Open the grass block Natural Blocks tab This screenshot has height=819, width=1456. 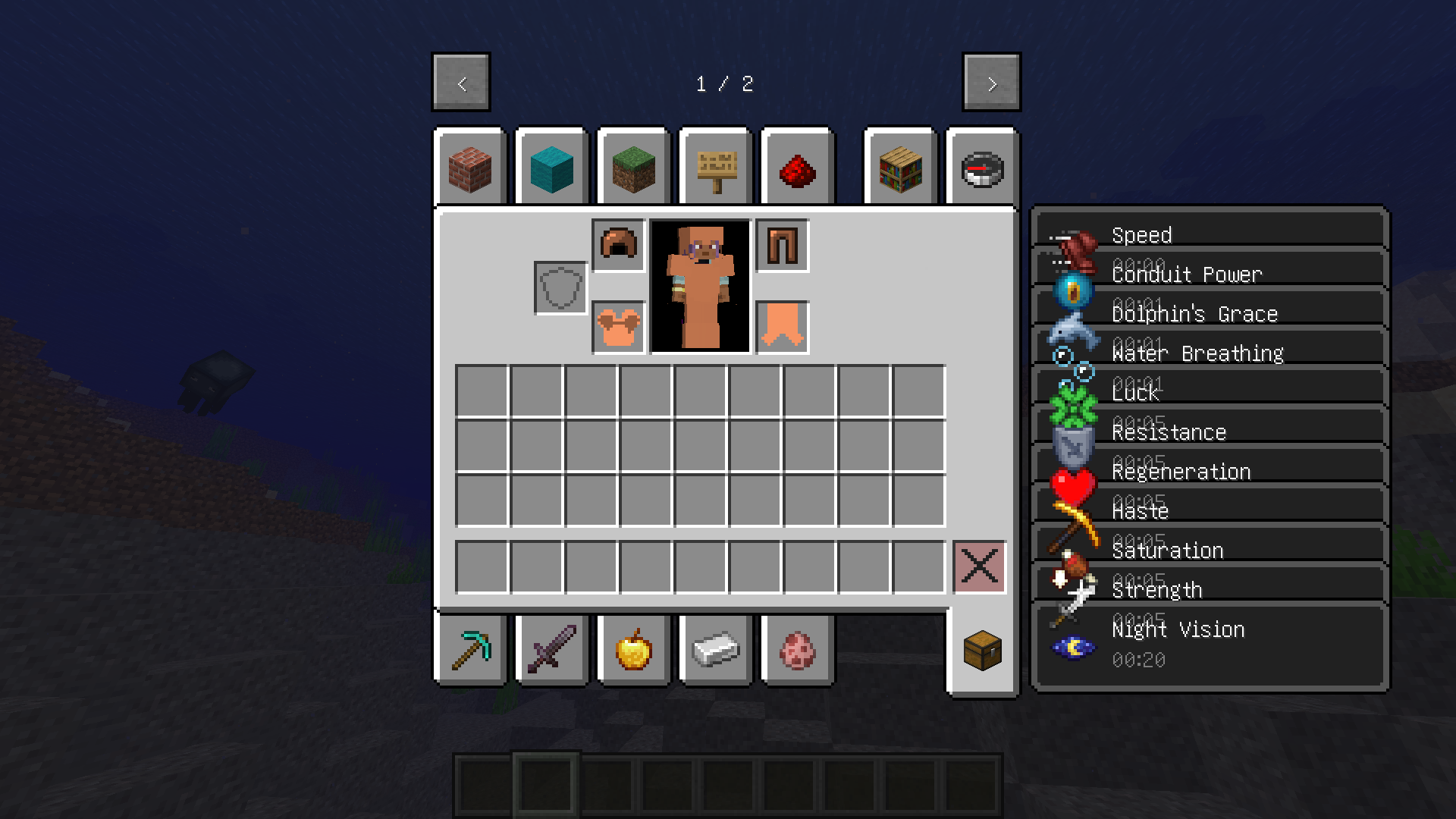(x=633, y=168)
